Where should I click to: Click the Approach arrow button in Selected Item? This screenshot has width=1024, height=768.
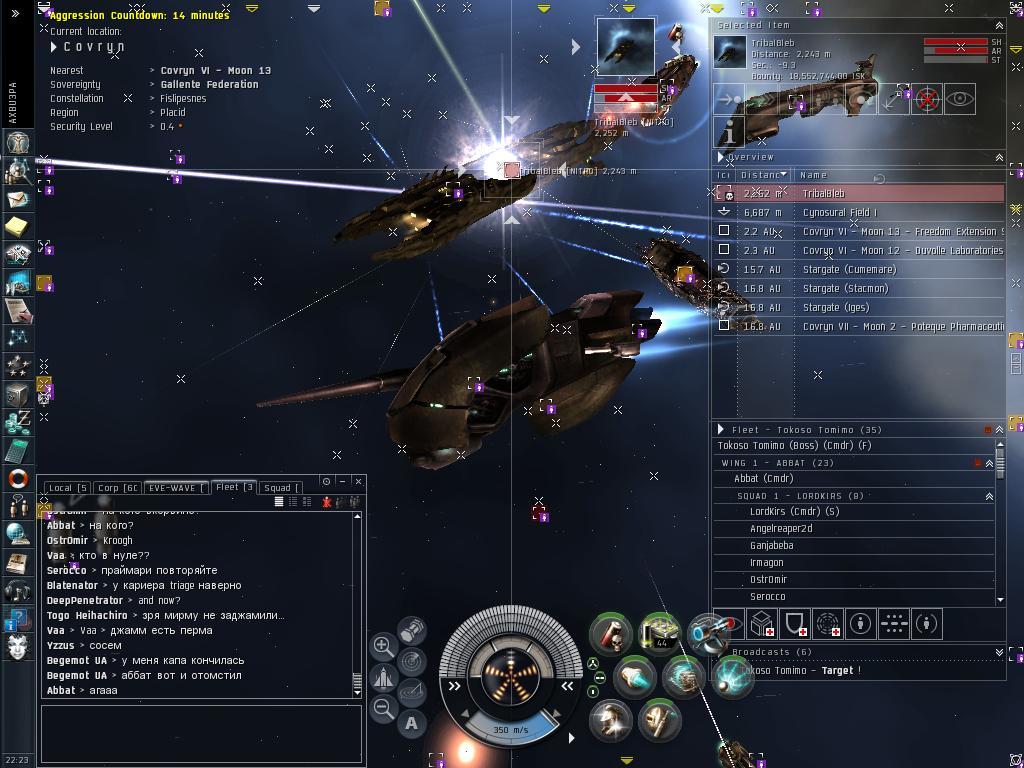(x=730, y=99)
